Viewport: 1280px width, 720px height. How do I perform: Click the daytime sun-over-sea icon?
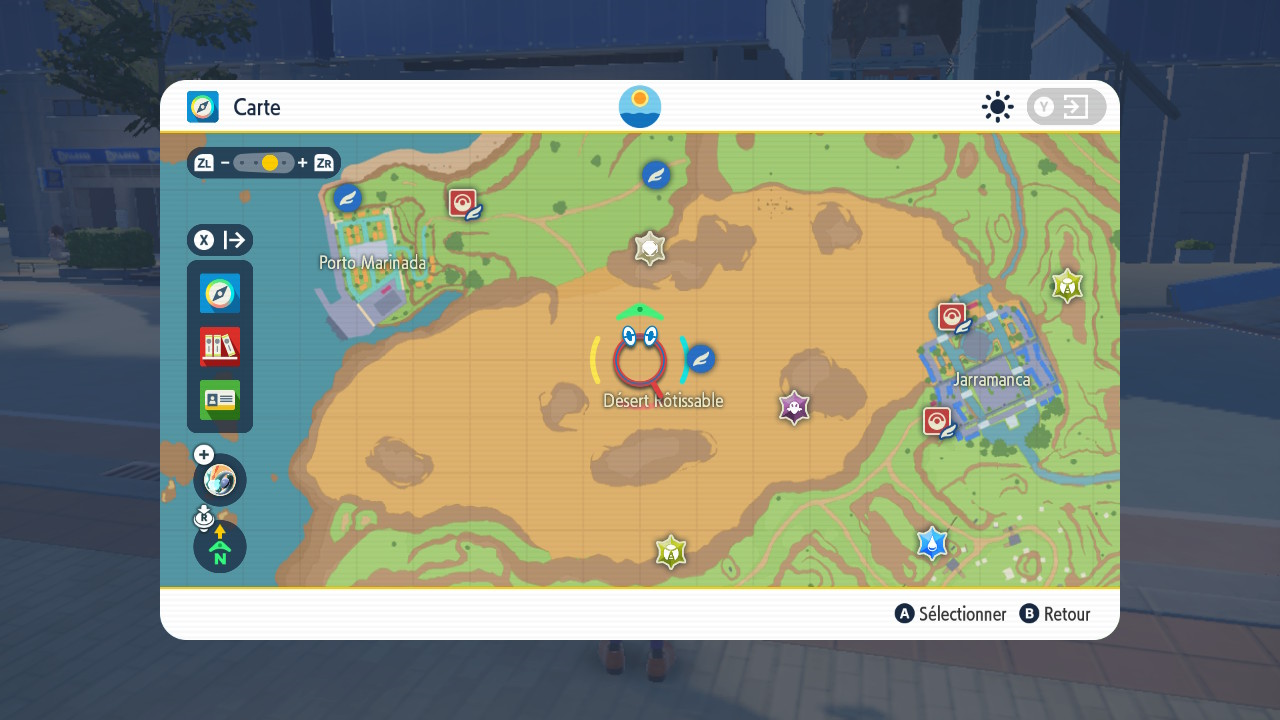640,107
